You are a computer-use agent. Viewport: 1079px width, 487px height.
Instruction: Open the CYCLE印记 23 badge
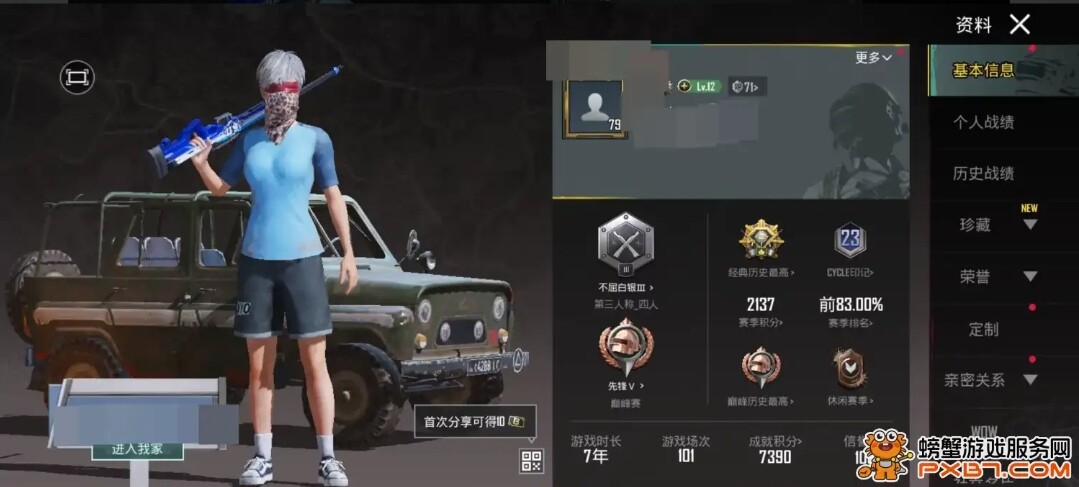click(x=850, y=241)
